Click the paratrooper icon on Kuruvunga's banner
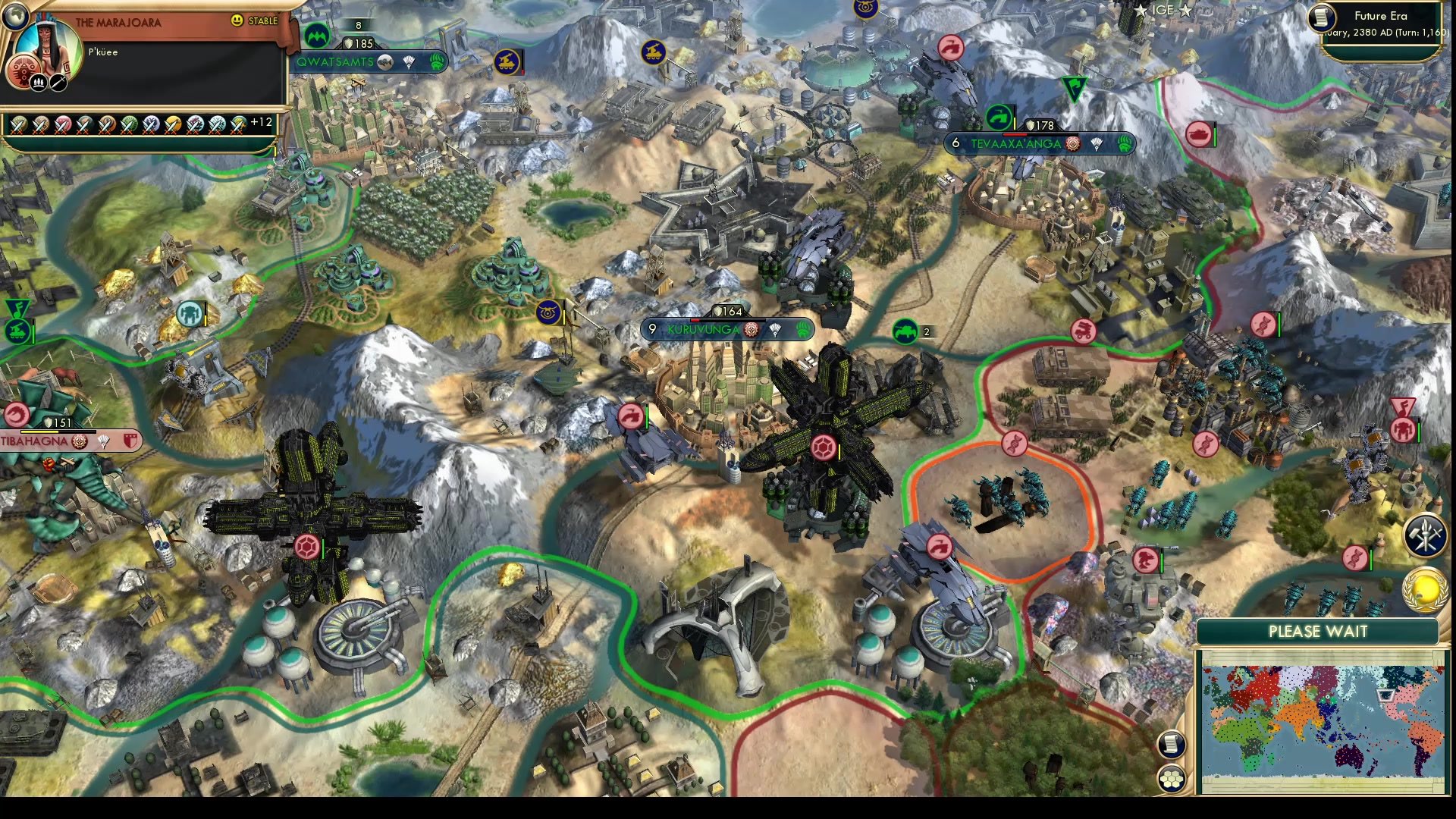Image resolution: width=1456 pixels, height=819 pixels. [774, 330]
